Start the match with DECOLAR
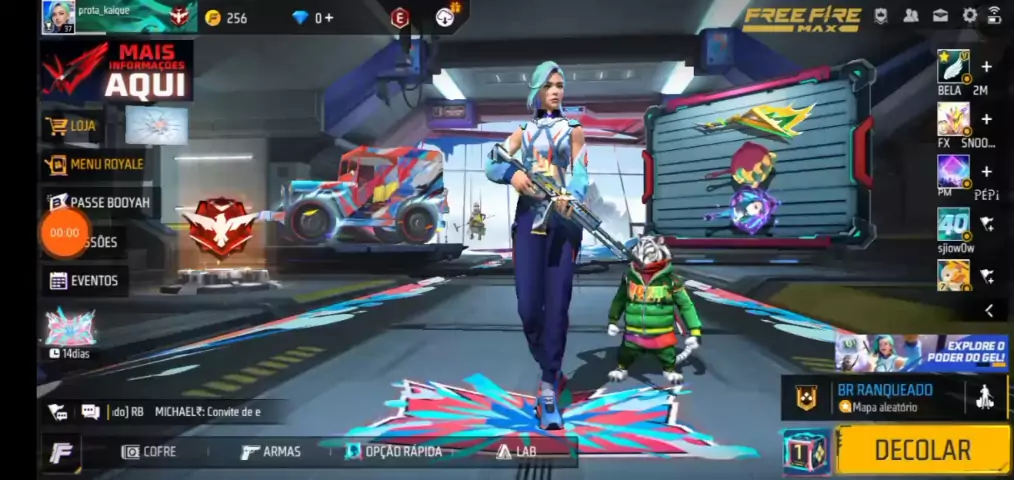The height and width of the screenshot is (480, 1014). pos(922,450)
